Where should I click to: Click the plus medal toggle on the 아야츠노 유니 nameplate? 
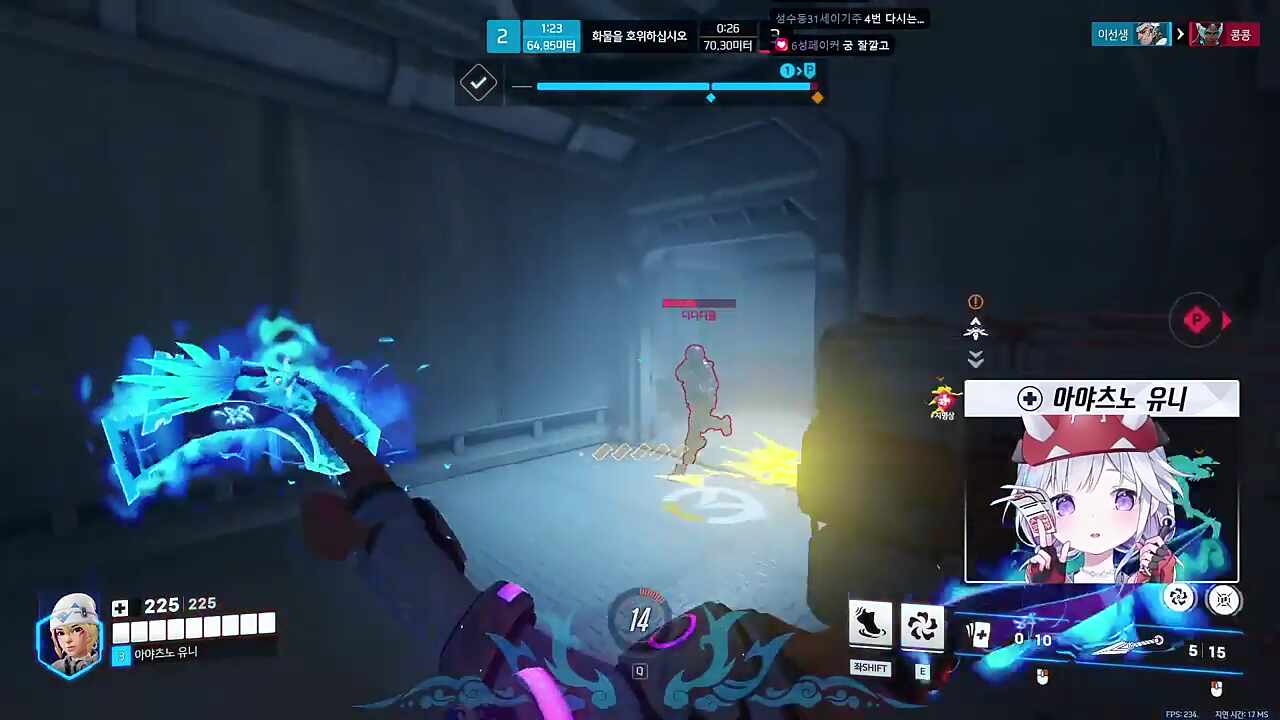1030,399
